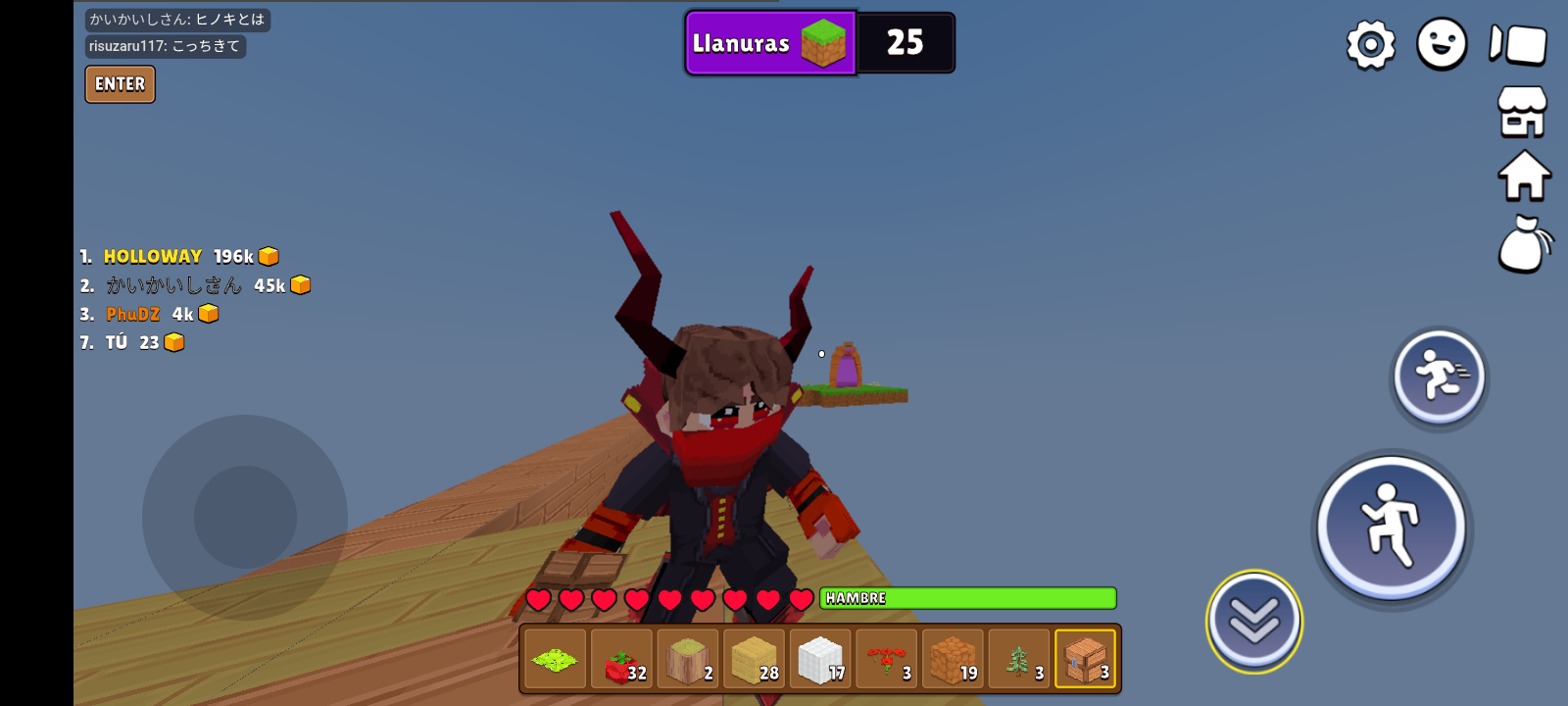The height and width of the screenshot is (706, 1568).
Task: Choose the wood log slot
Action: (688, 659)
